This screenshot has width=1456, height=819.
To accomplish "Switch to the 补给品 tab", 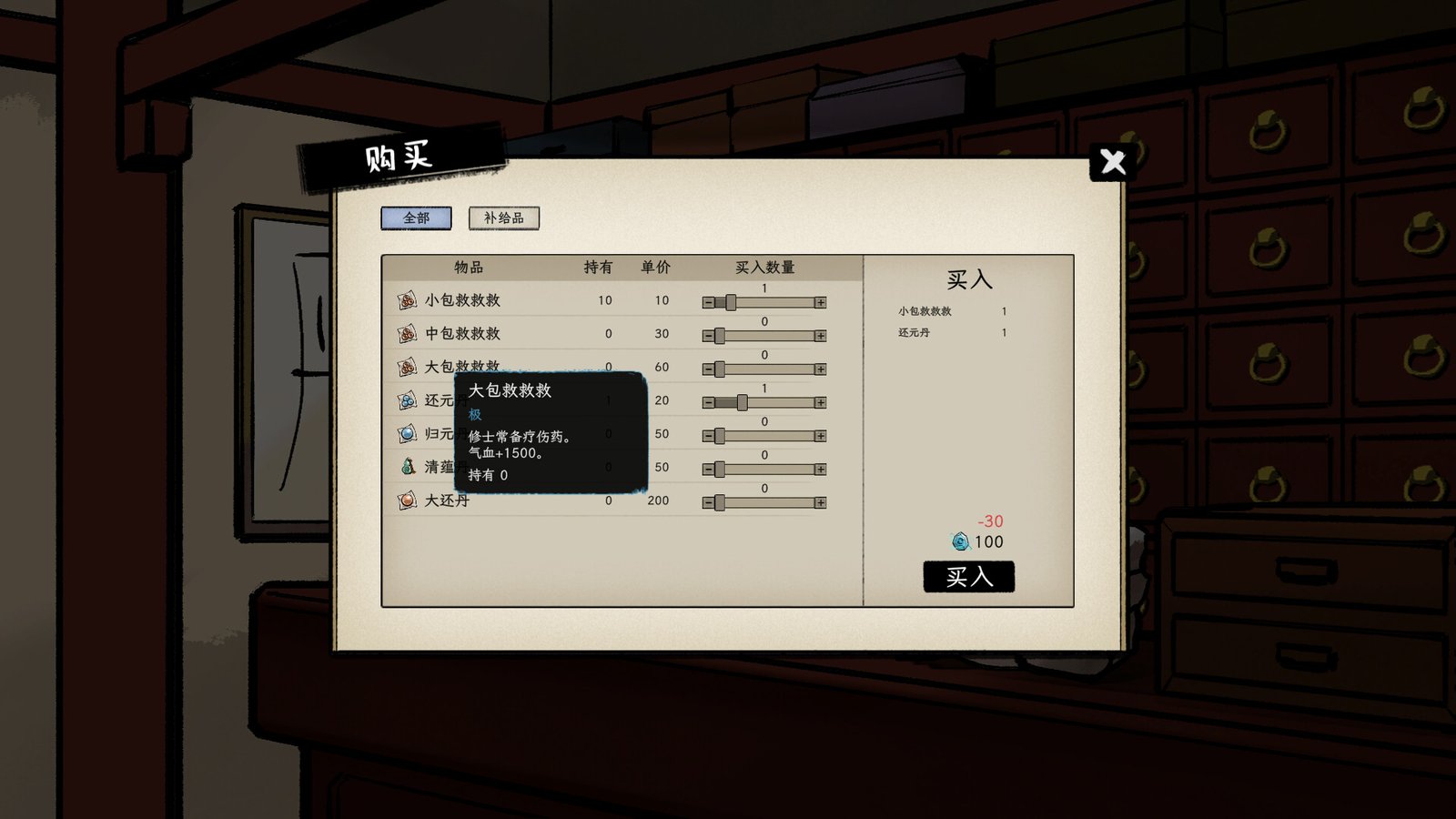I will click(x=503, y=218).
